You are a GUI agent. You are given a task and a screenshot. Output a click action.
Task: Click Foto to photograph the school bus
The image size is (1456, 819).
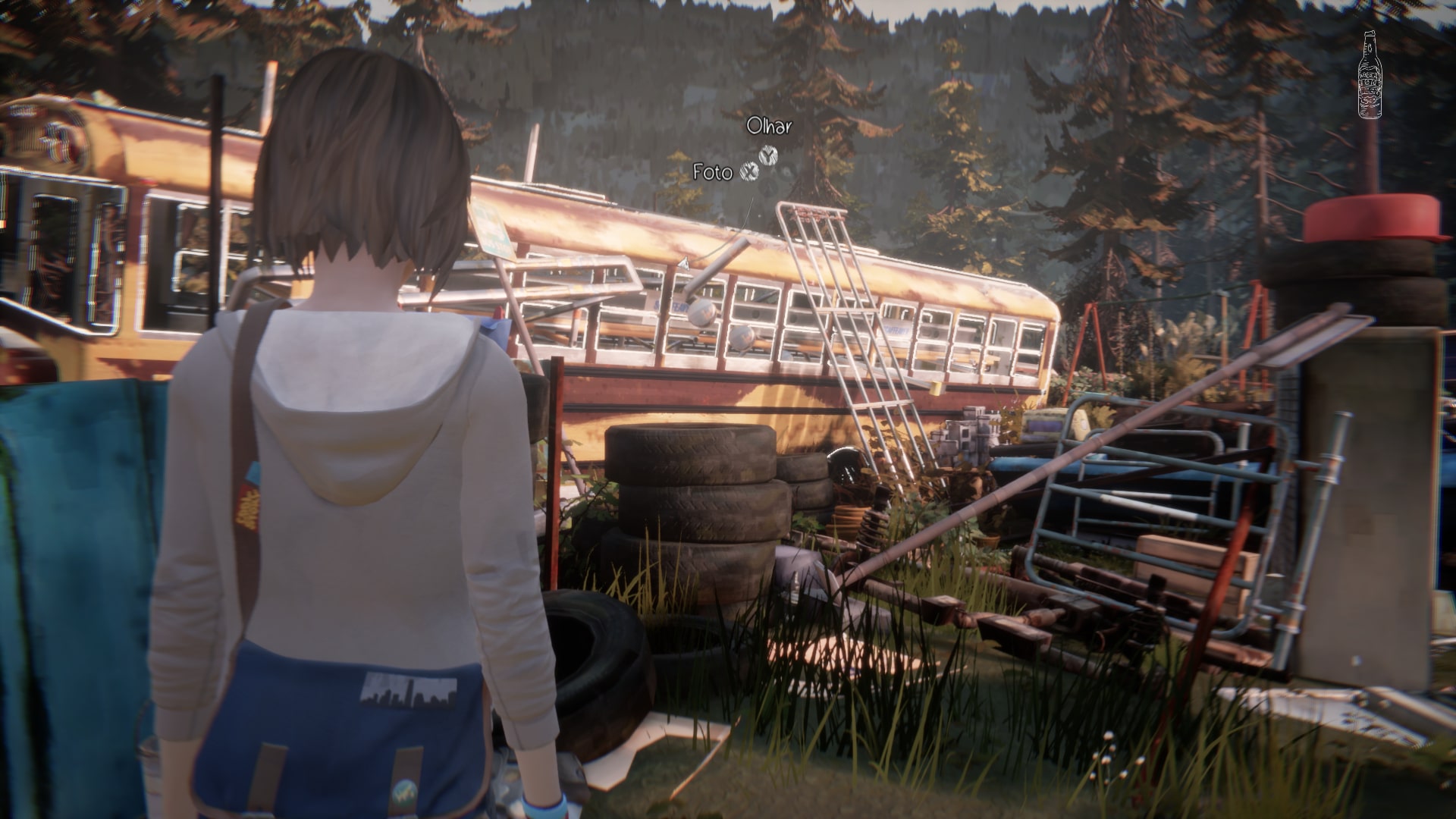click(713, 172)
